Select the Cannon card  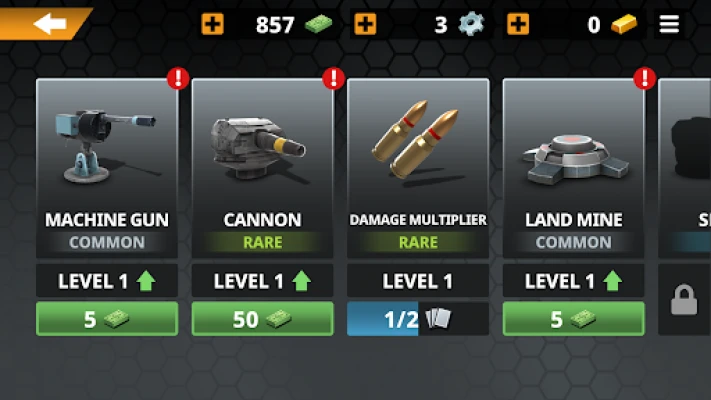coord(262,165)
